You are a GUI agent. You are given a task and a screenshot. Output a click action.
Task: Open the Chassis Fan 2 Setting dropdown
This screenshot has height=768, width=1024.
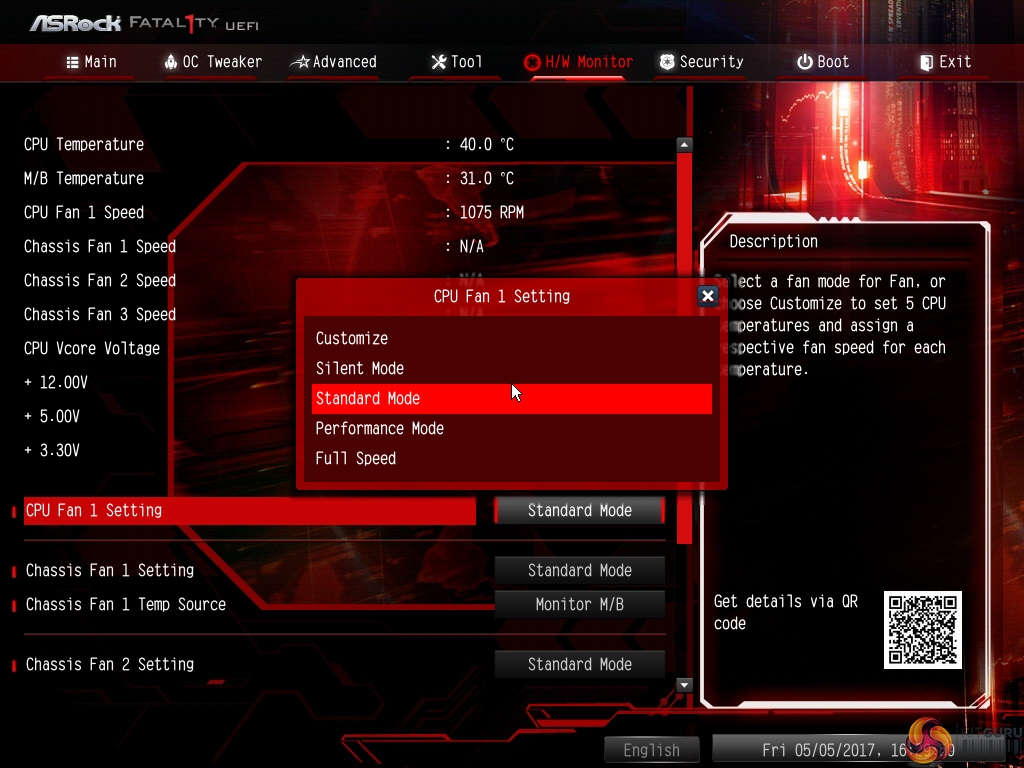[580, 664]
